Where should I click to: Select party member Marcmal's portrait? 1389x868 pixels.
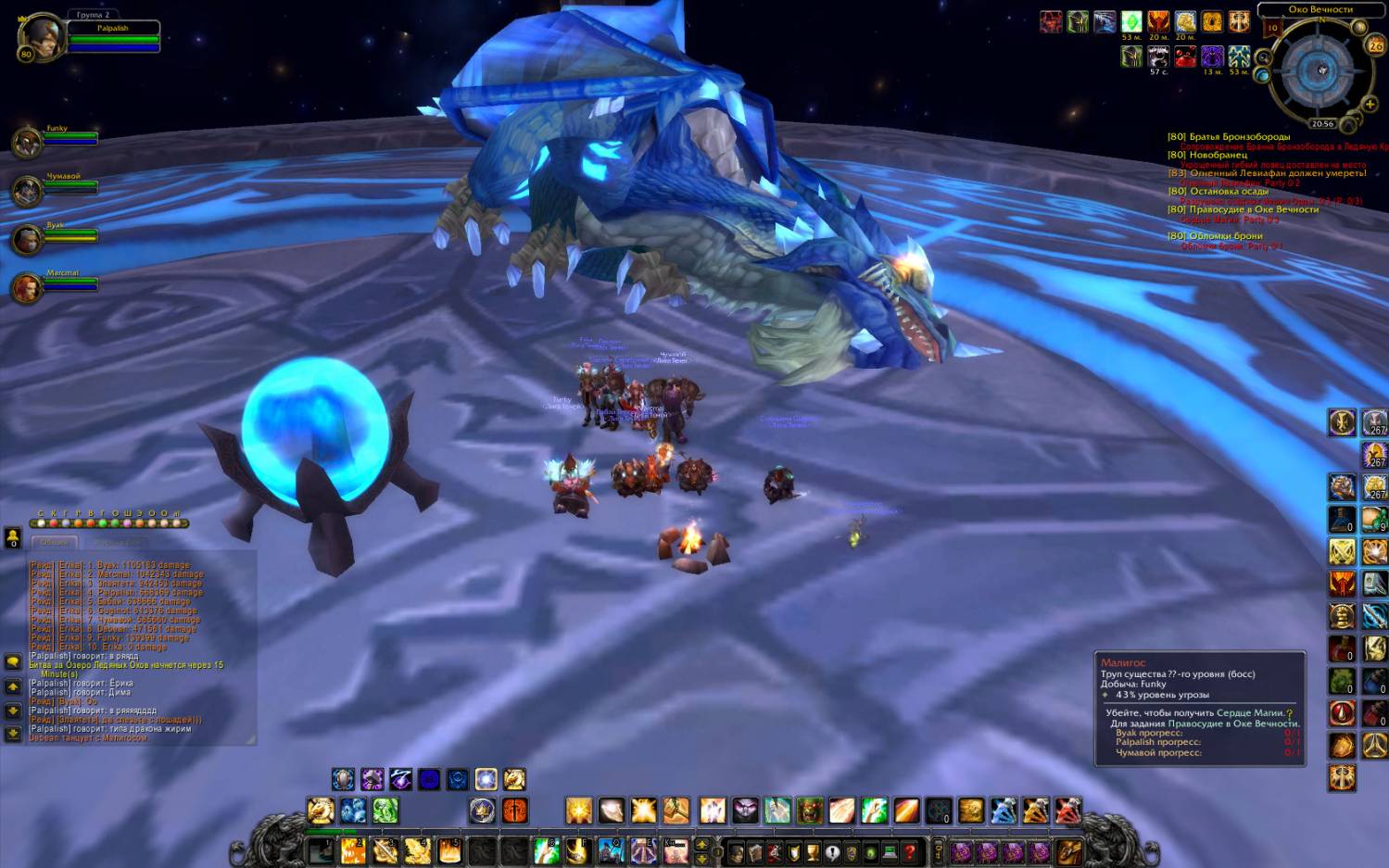[26, 287]
